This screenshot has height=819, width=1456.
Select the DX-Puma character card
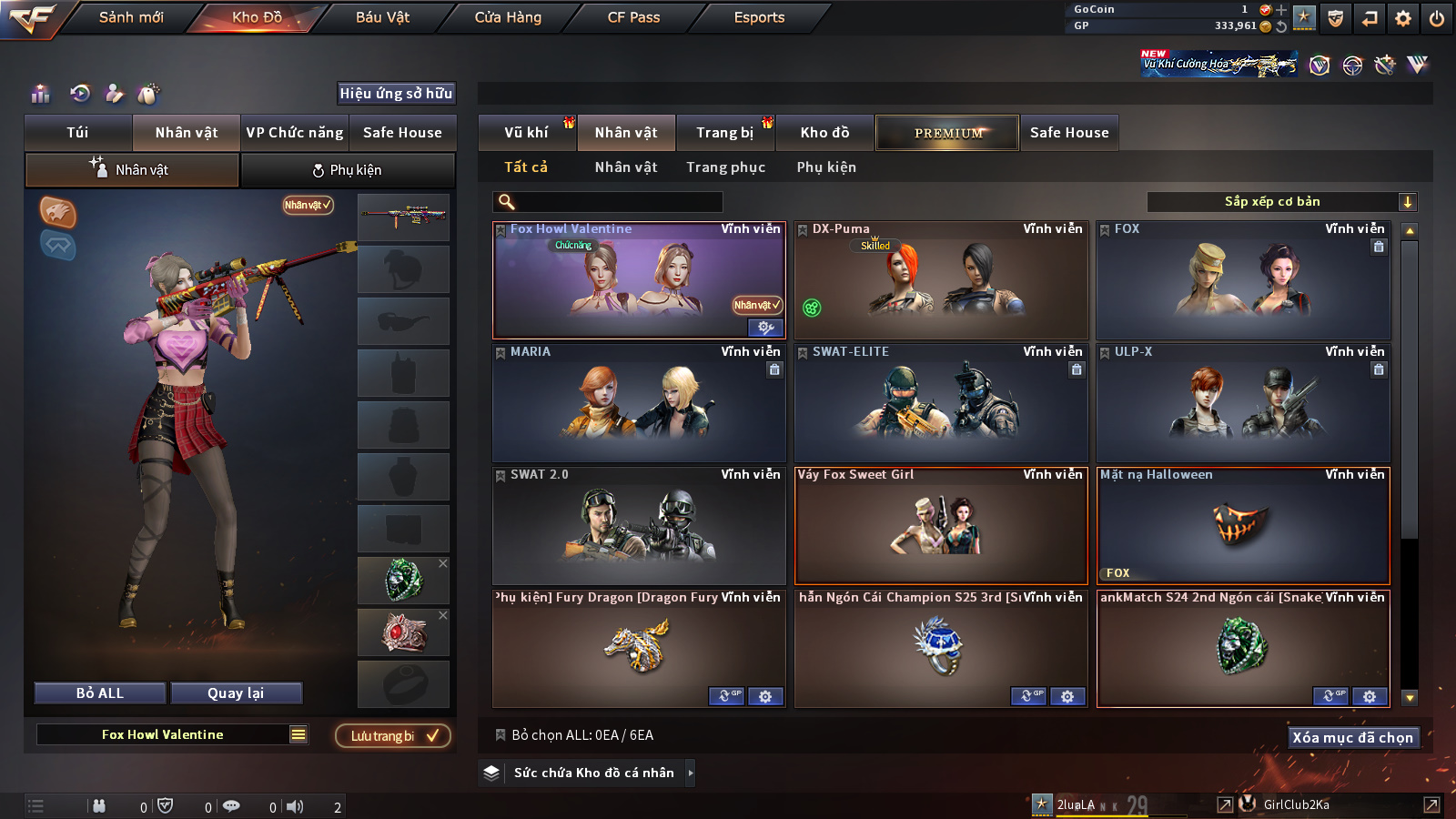(x=941, y=280)
